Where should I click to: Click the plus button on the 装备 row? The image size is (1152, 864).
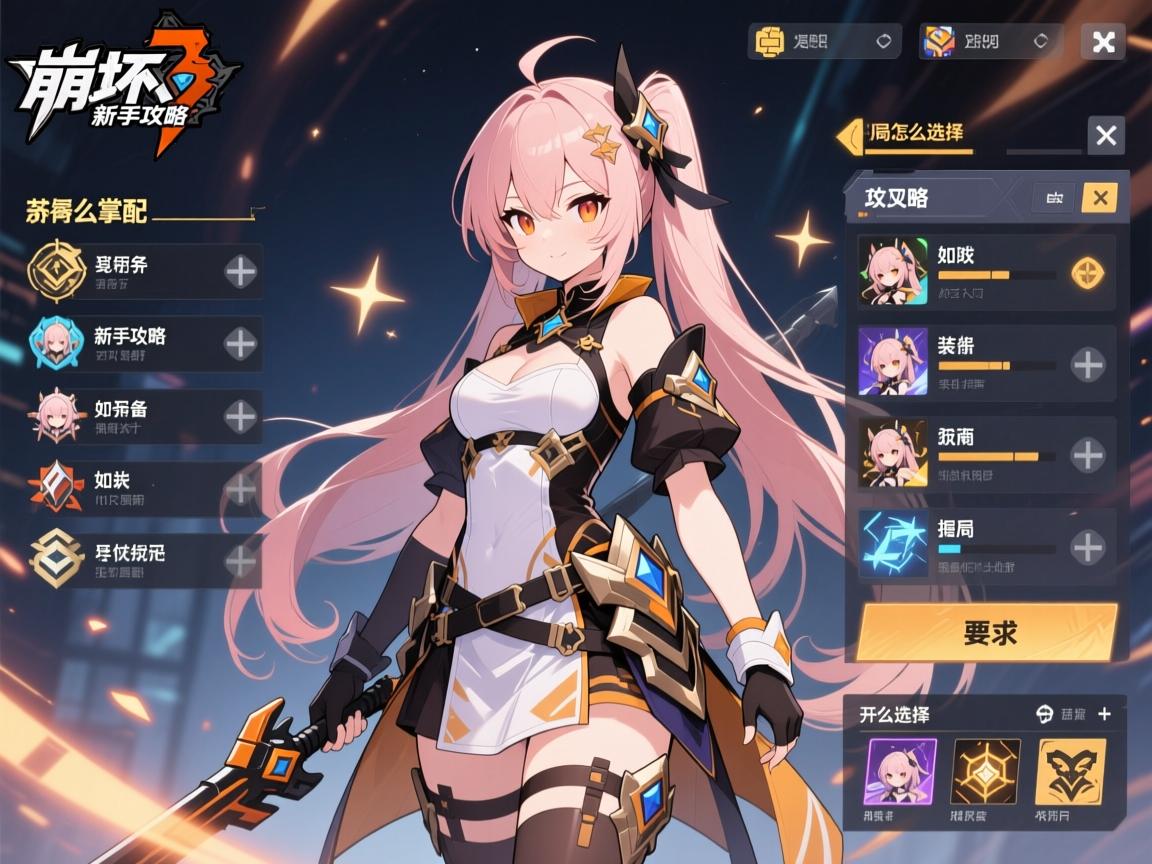(1087, 365)
